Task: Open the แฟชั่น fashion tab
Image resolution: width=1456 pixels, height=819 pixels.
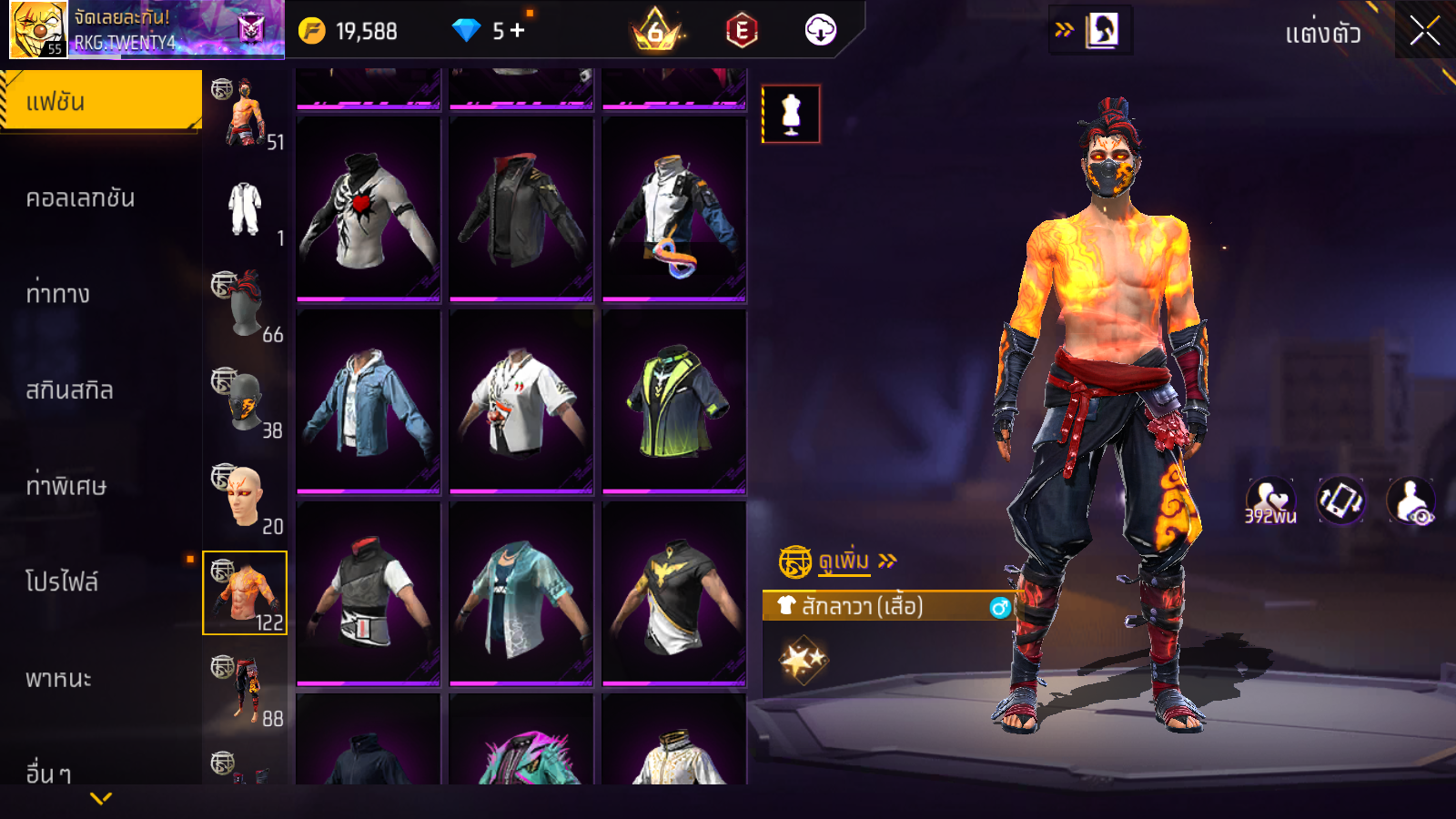Action: point(100,101)
